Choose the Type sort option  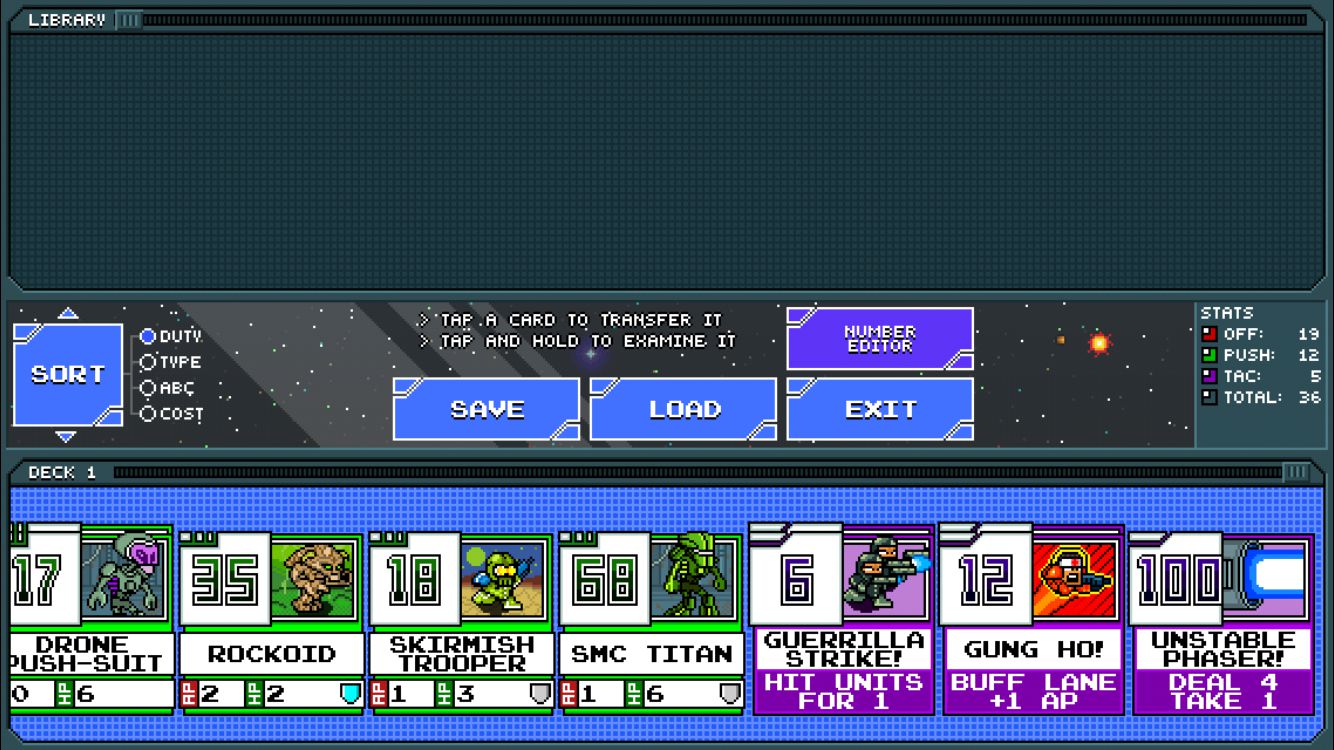click(x=148, y=362)
